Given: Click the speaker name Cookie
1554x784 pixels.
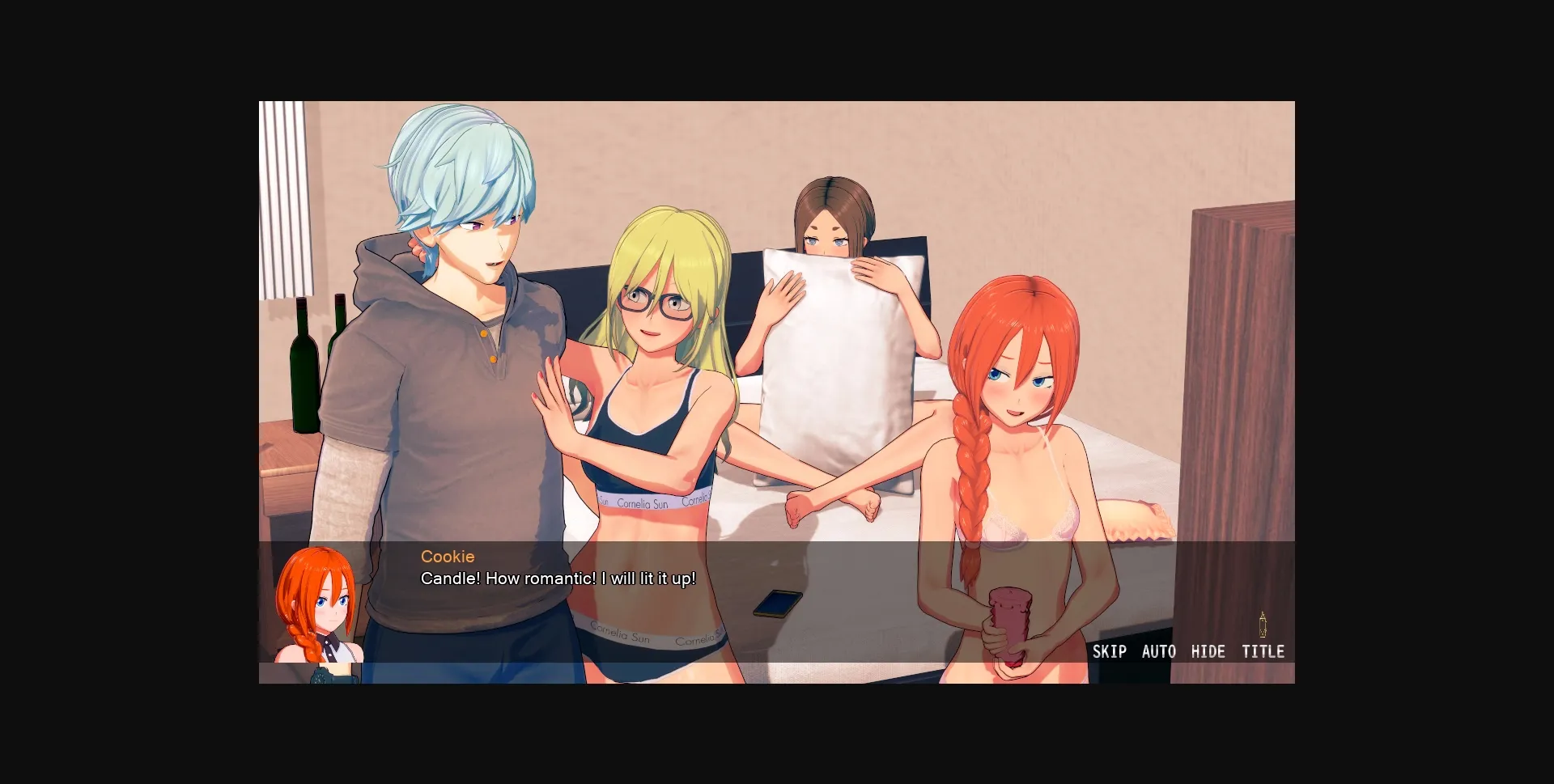Looking at the screenshot, I should point(447,557).
